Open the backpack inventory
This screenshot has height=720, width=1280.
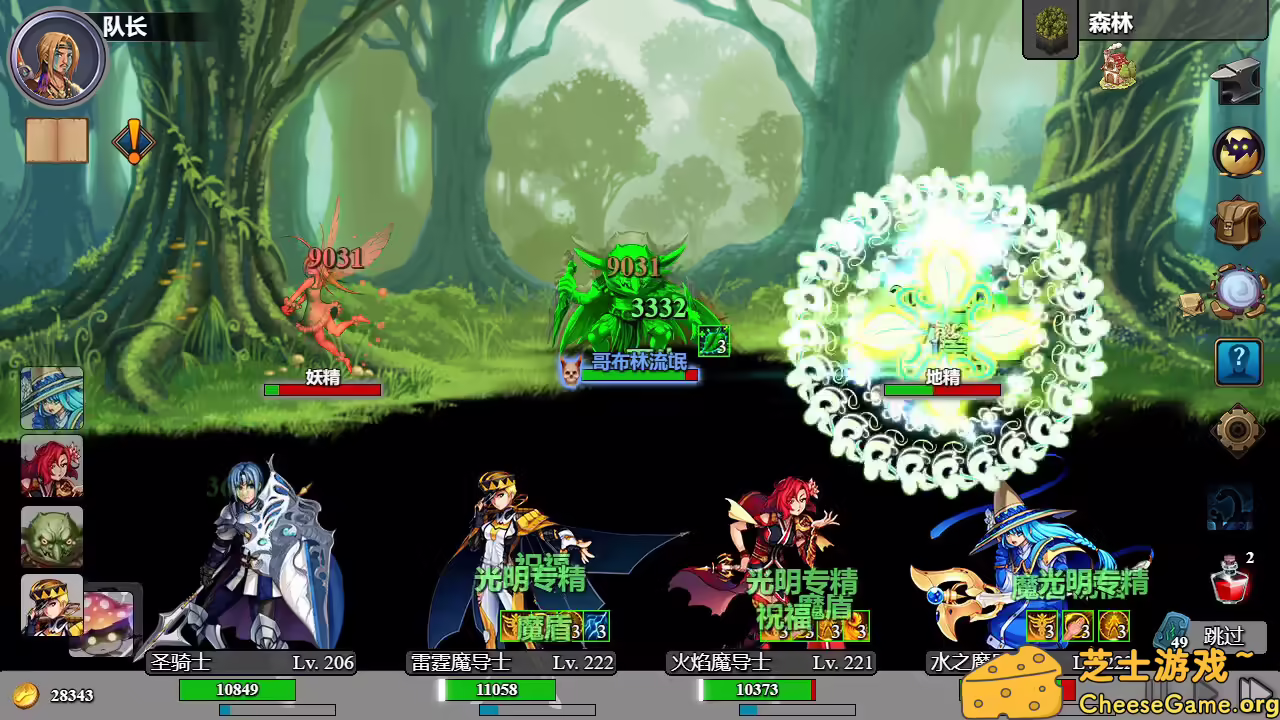pyautogui.click(x=1238, y=222)
